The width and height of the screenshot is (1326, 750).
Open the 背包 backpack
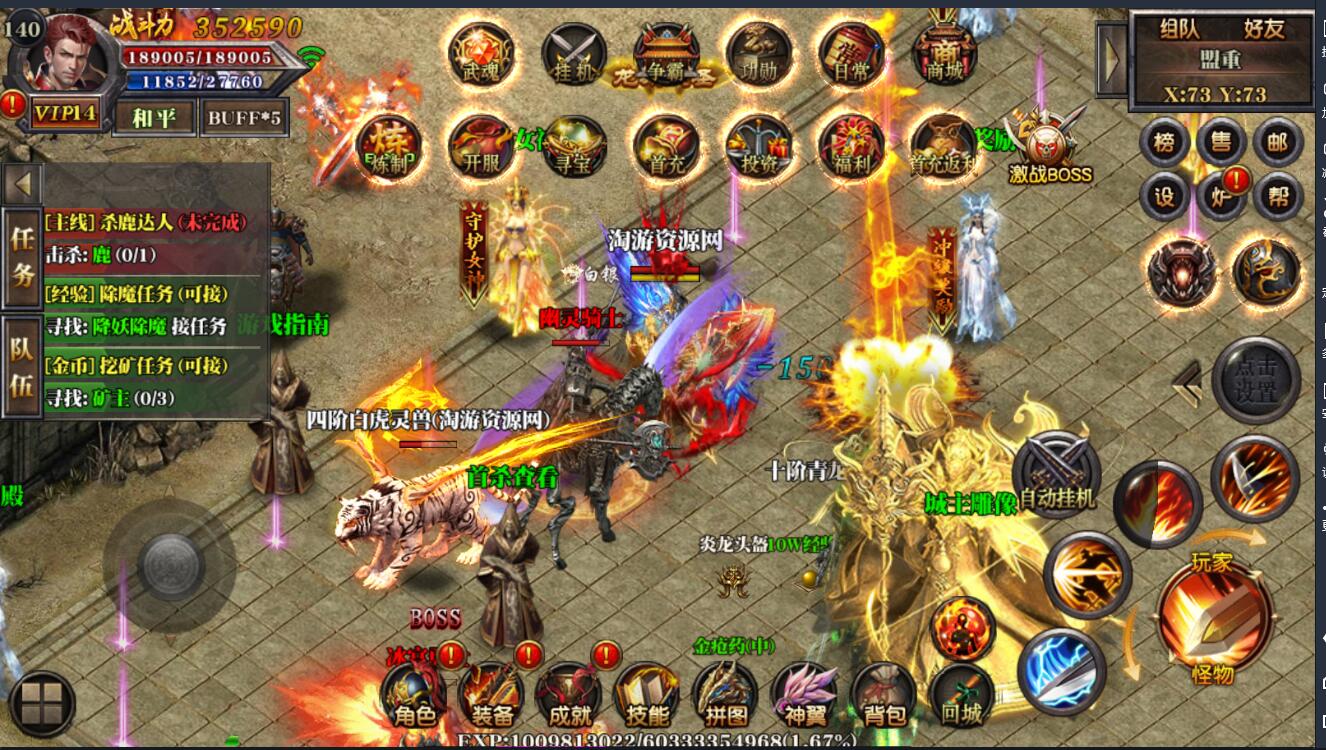point(883,697)
